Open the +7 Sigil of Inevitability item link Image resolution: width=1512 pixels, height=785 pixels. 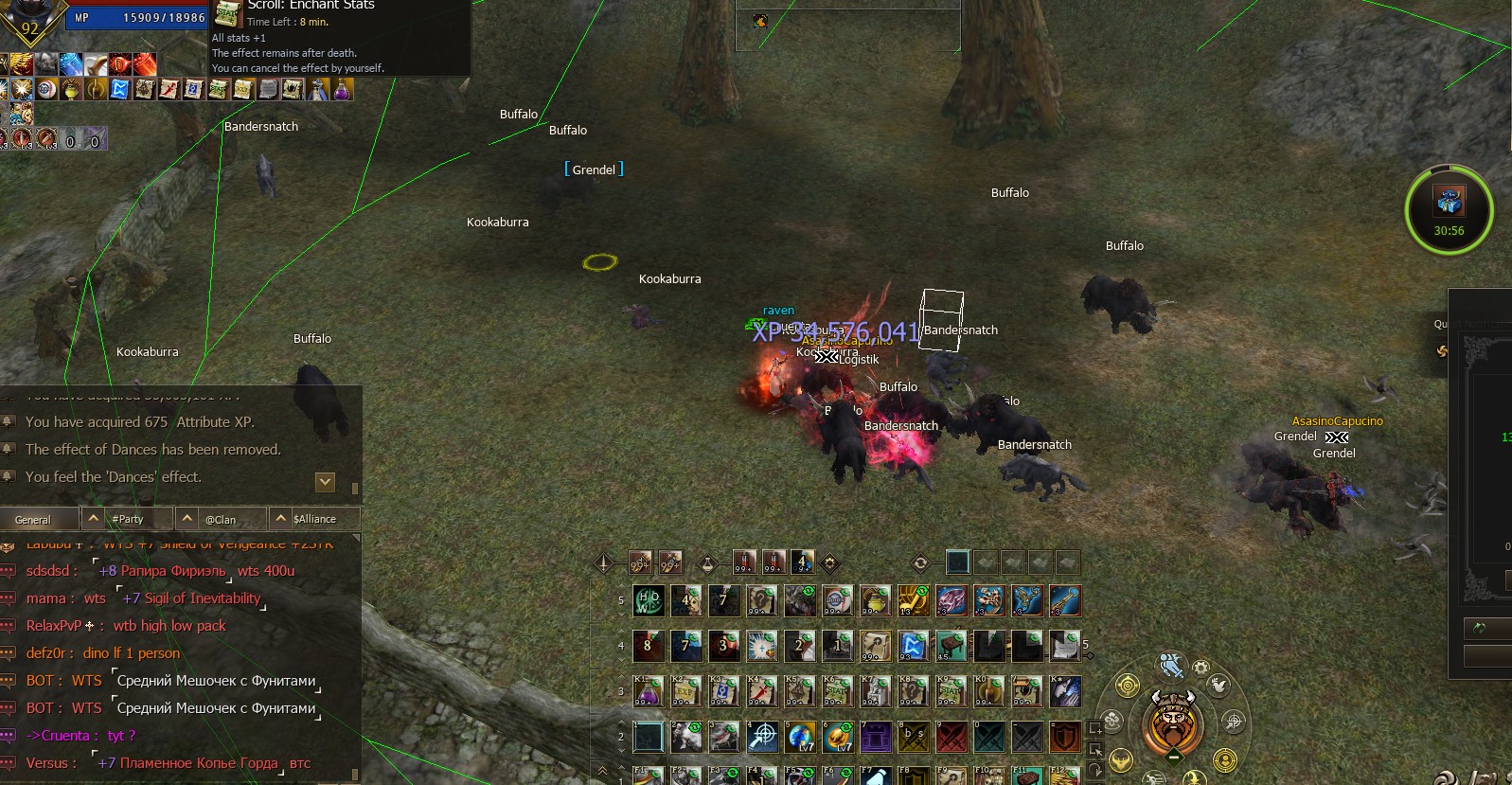[x=190, y=598]
